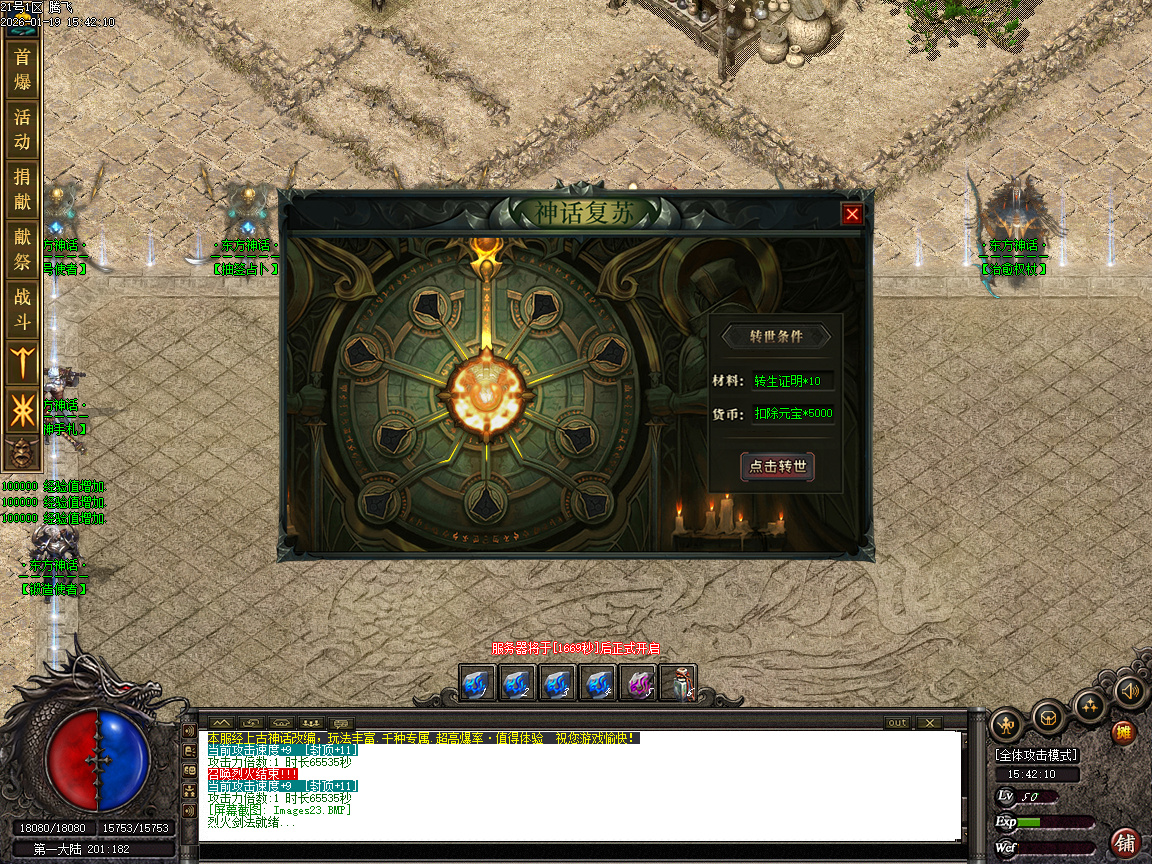
Task: Click the demon mask icon in the sidebar
Action: (22, 453)
